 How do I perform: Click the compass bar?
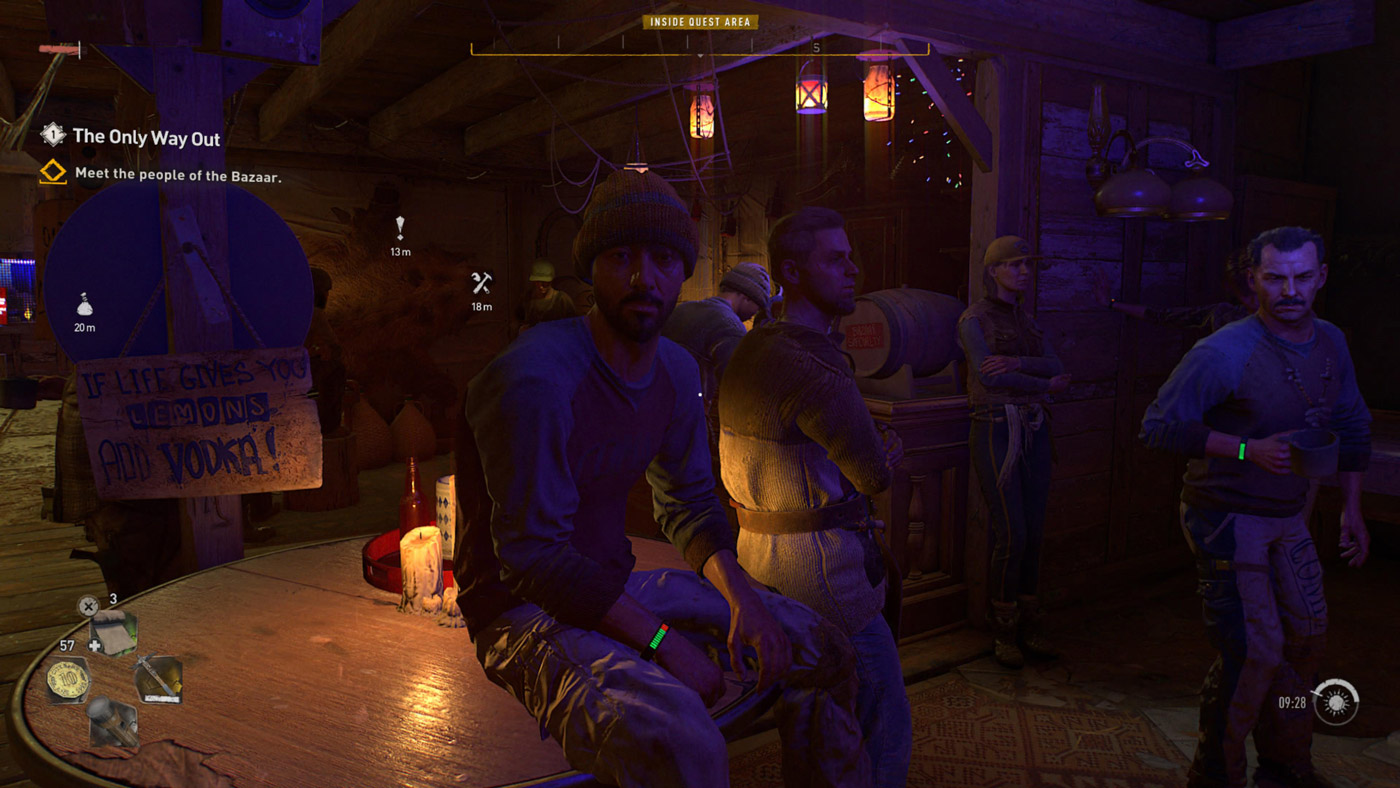point(699,48)
